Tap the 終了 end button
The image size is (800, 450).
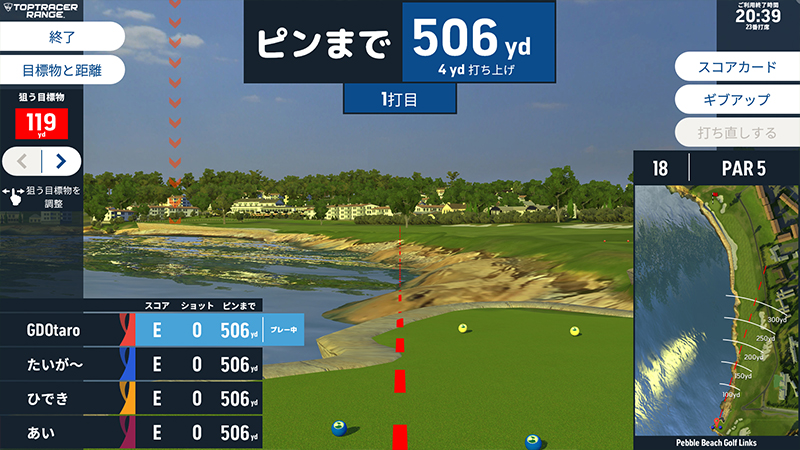pyautogui.click(x=60, y=37)
